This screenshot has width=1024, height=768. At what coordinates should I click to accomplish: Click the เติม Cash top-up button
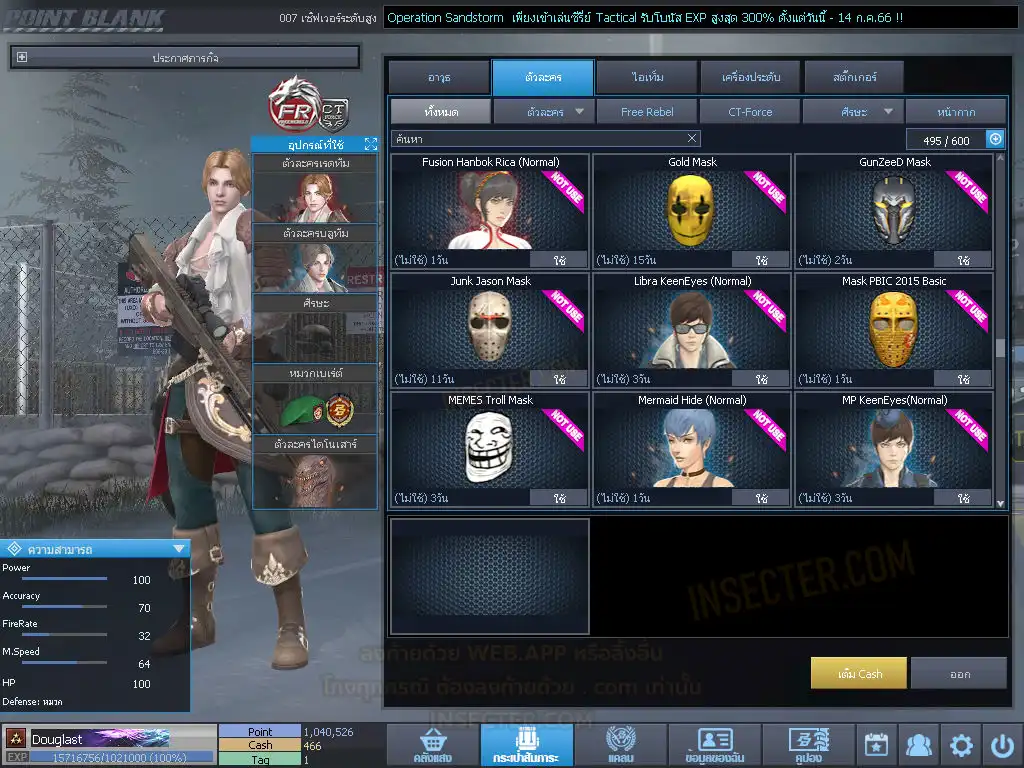(859, 674)
